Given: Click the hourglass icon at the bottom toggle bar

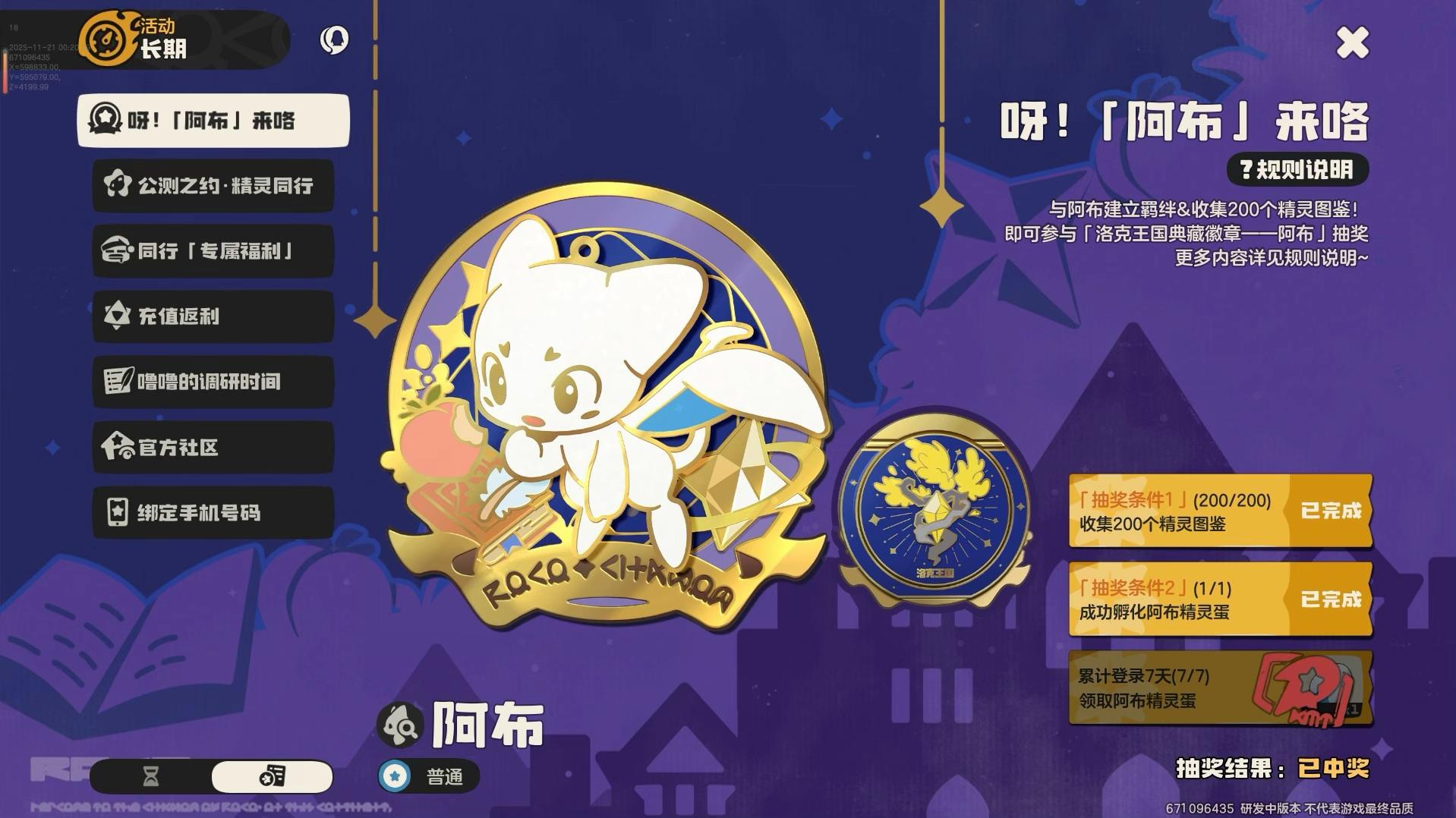Looking at the screenshot, I should tap(150, 776).
